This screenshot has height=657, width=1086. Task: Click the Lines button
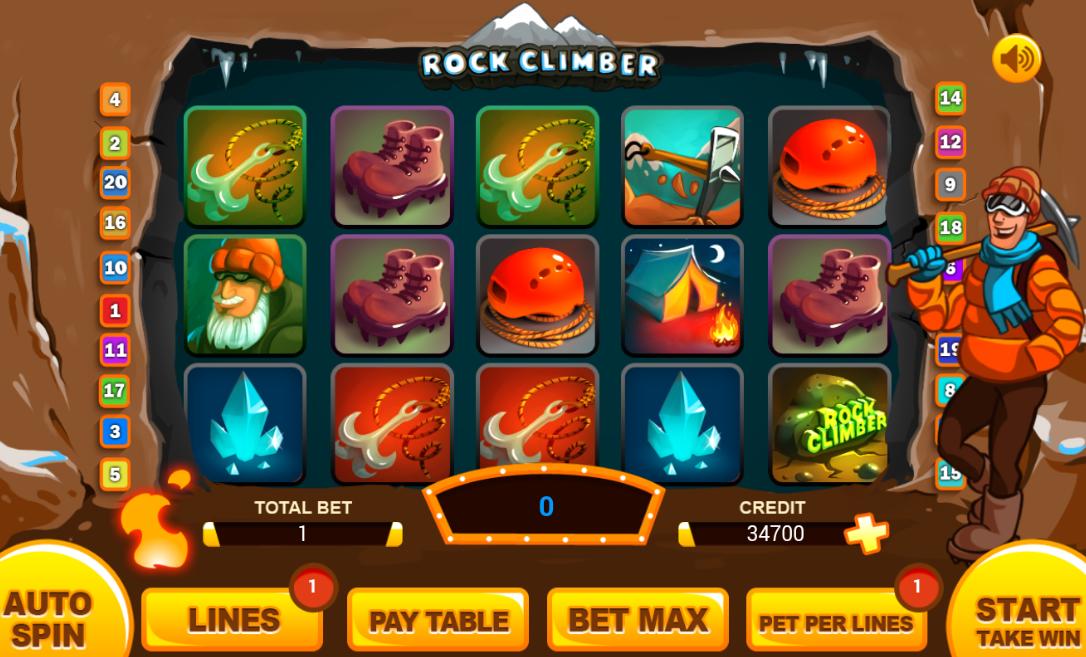[x=233, y=620]
